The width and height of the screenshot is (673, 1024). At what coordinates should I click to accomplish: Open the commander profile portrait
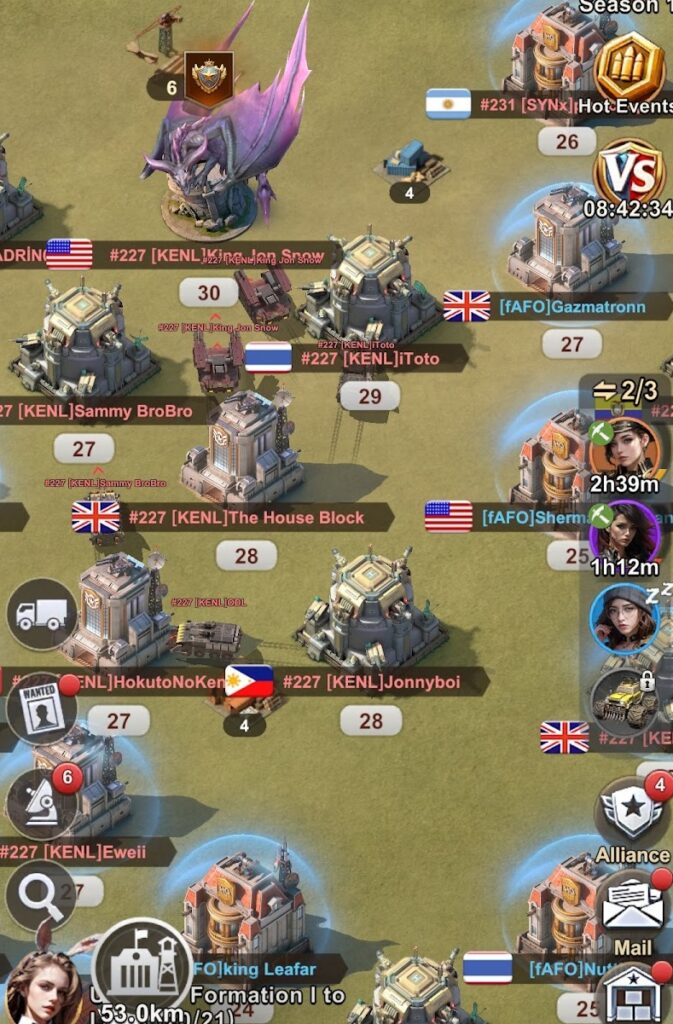coord(44,988)
